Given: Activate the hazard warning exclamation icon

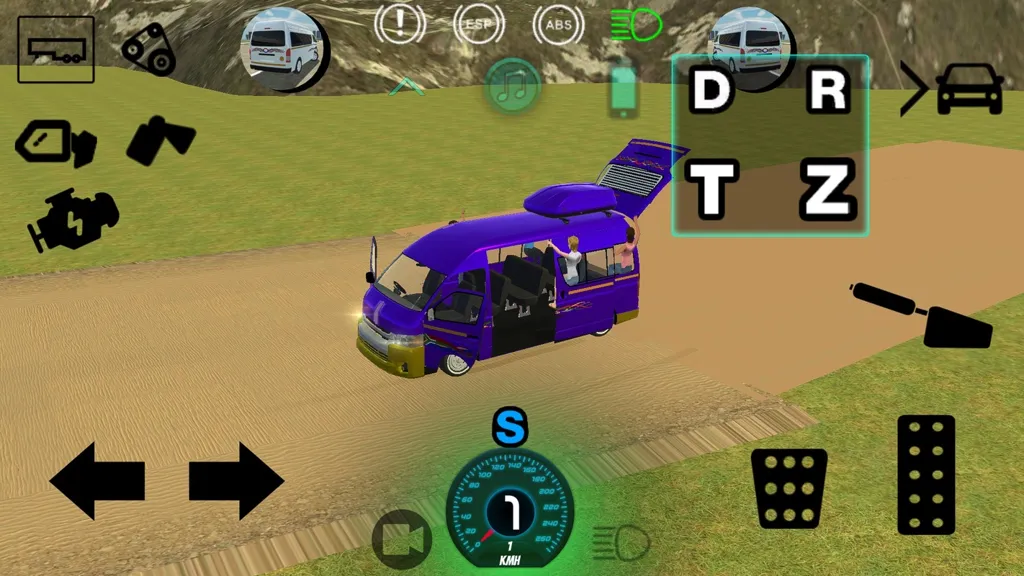Looking at the screenshot, I should coord(400,24).
